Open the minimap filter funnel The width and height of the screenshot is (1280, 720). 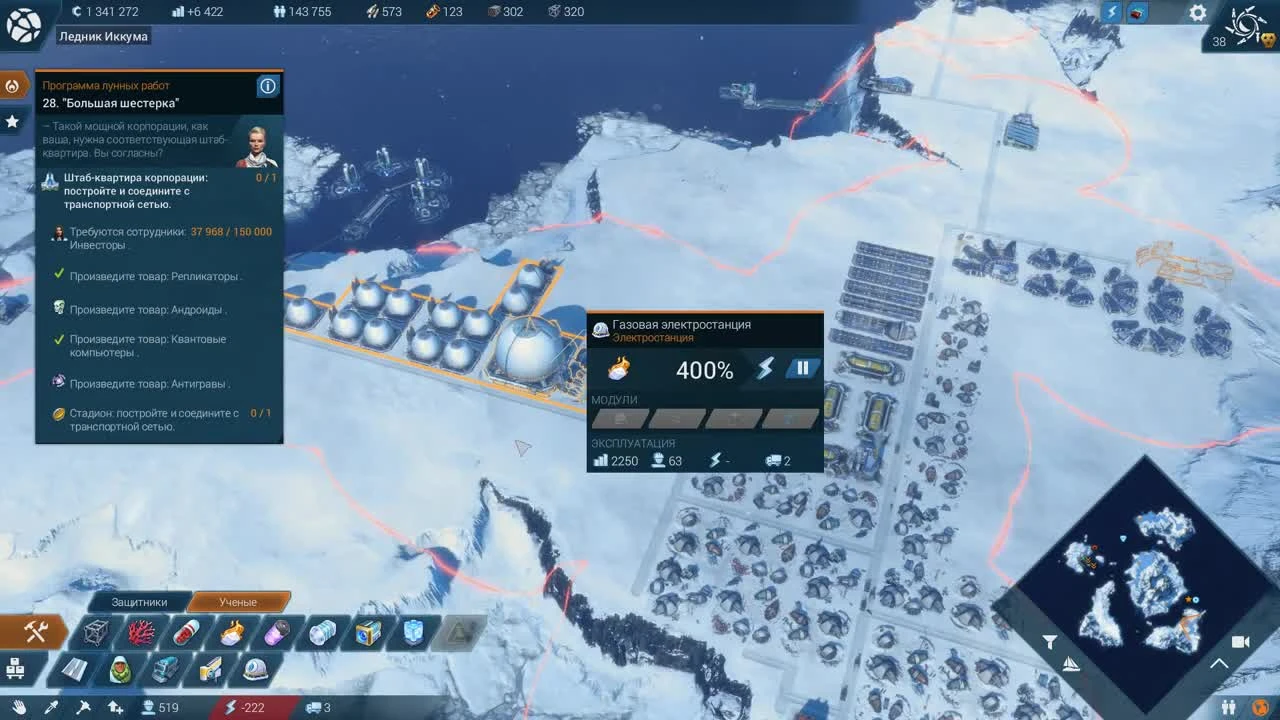point(1050,644)
